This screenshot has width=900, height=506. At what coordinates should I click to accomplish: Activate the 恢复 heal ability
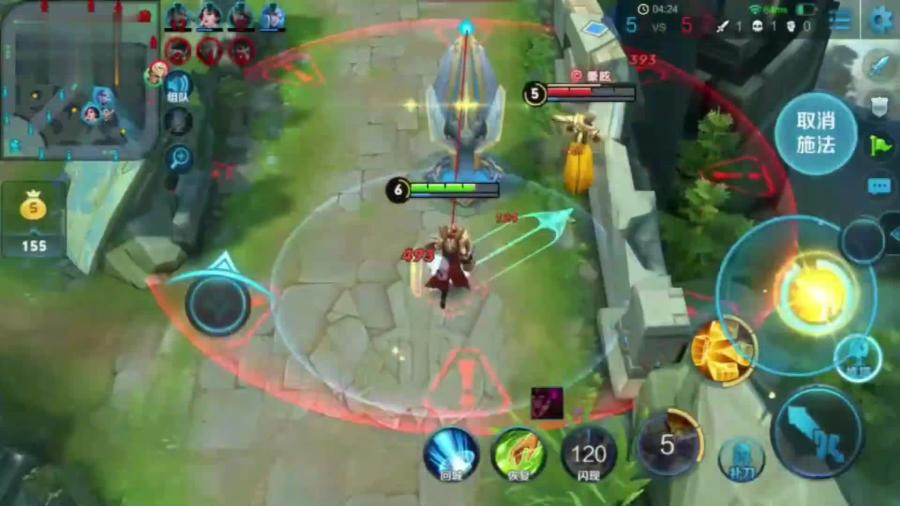(518, 453)
